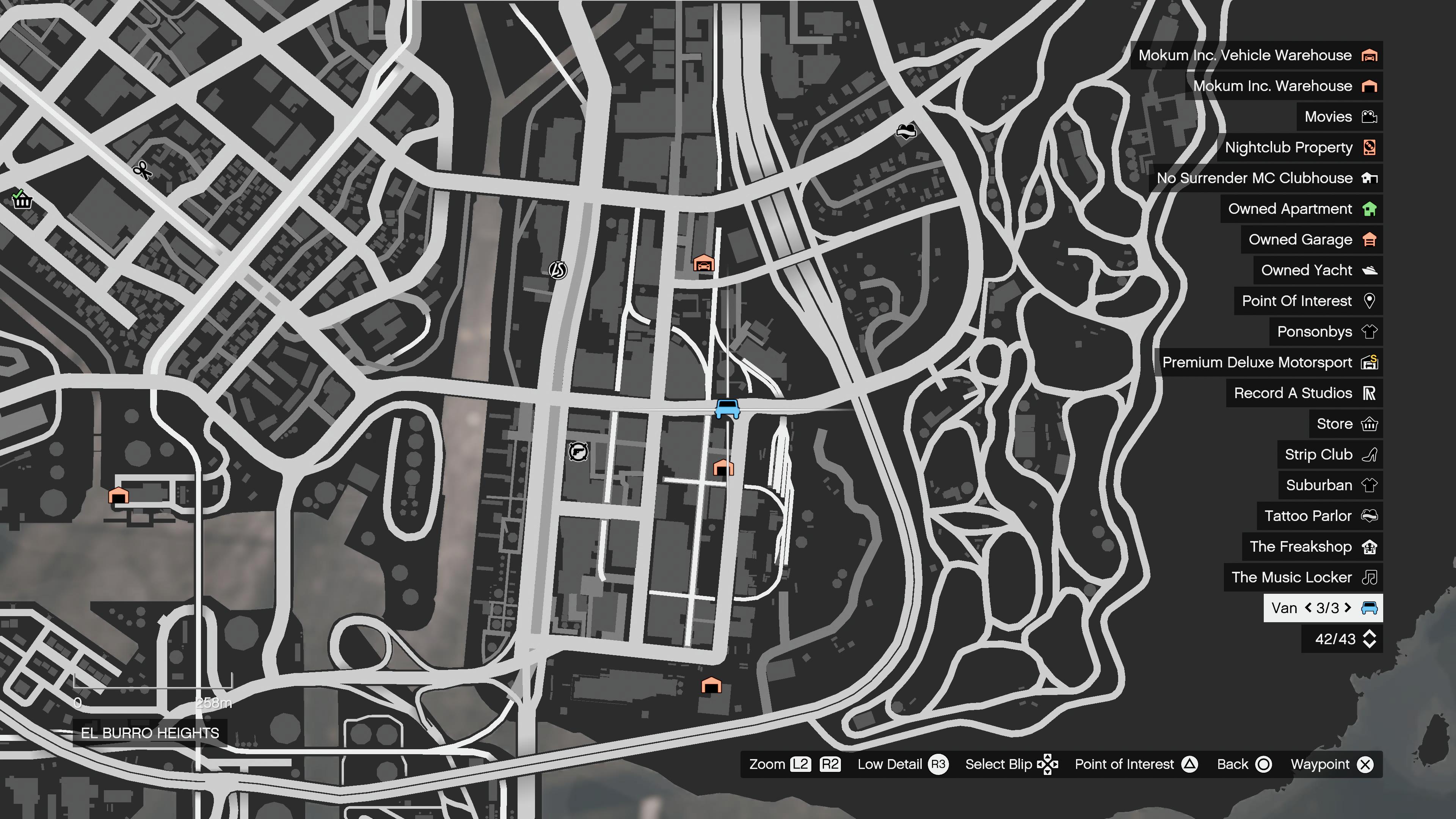
Task: Select Nightclub Property in the legend
Action: click(x=1299, y=147)
